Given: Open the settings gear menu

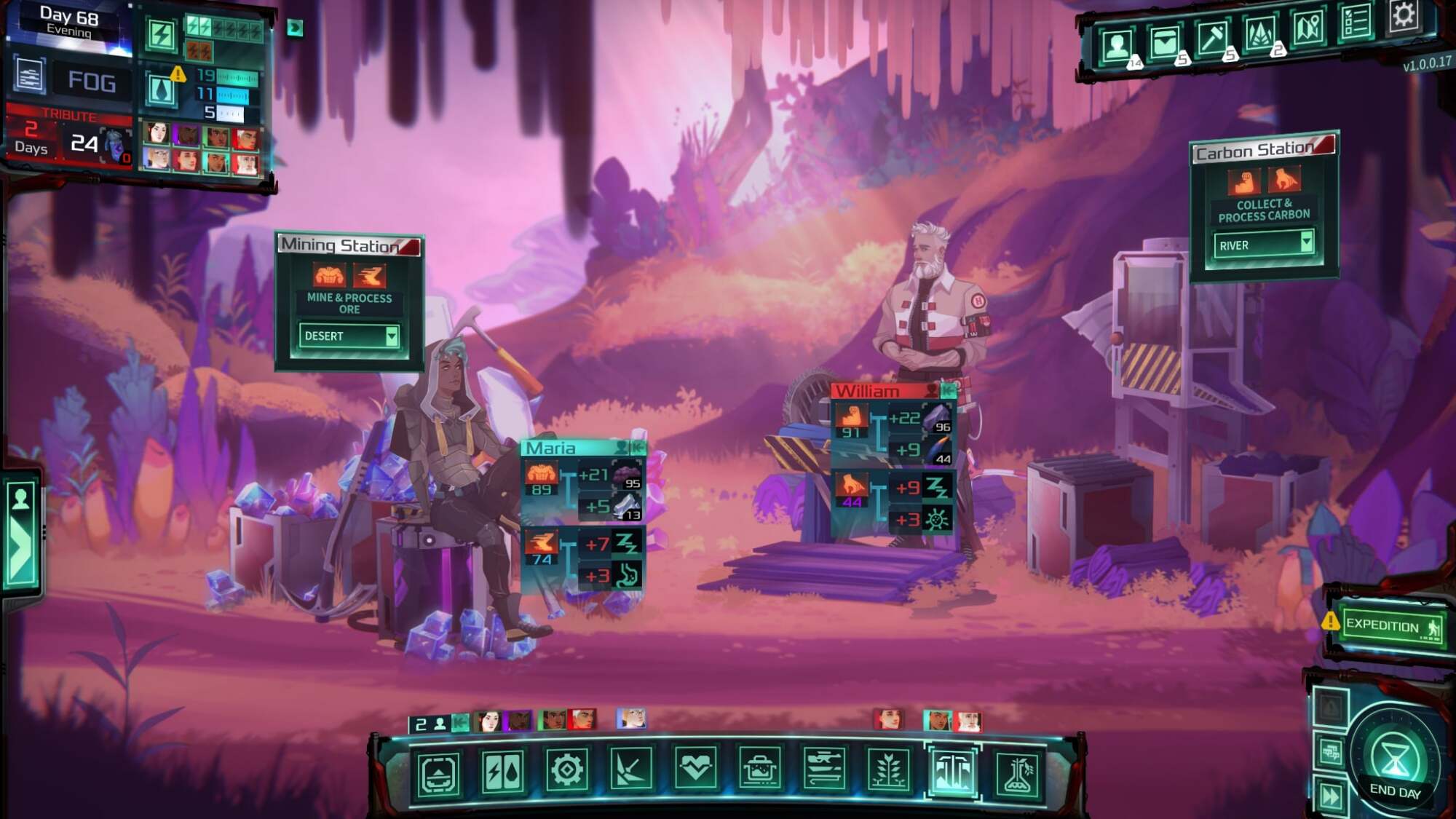Looking at the screenshot, I should coord(1403,16).
